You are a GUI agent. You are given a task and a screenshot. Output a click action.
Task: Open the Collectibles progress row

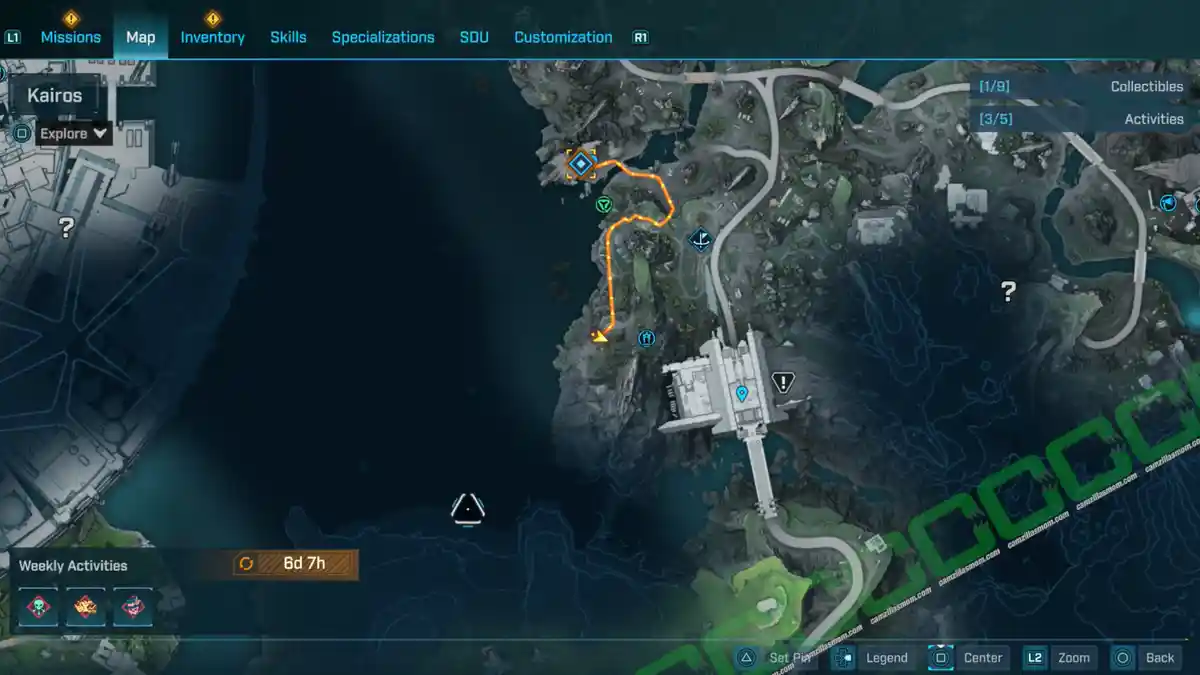1082,87
